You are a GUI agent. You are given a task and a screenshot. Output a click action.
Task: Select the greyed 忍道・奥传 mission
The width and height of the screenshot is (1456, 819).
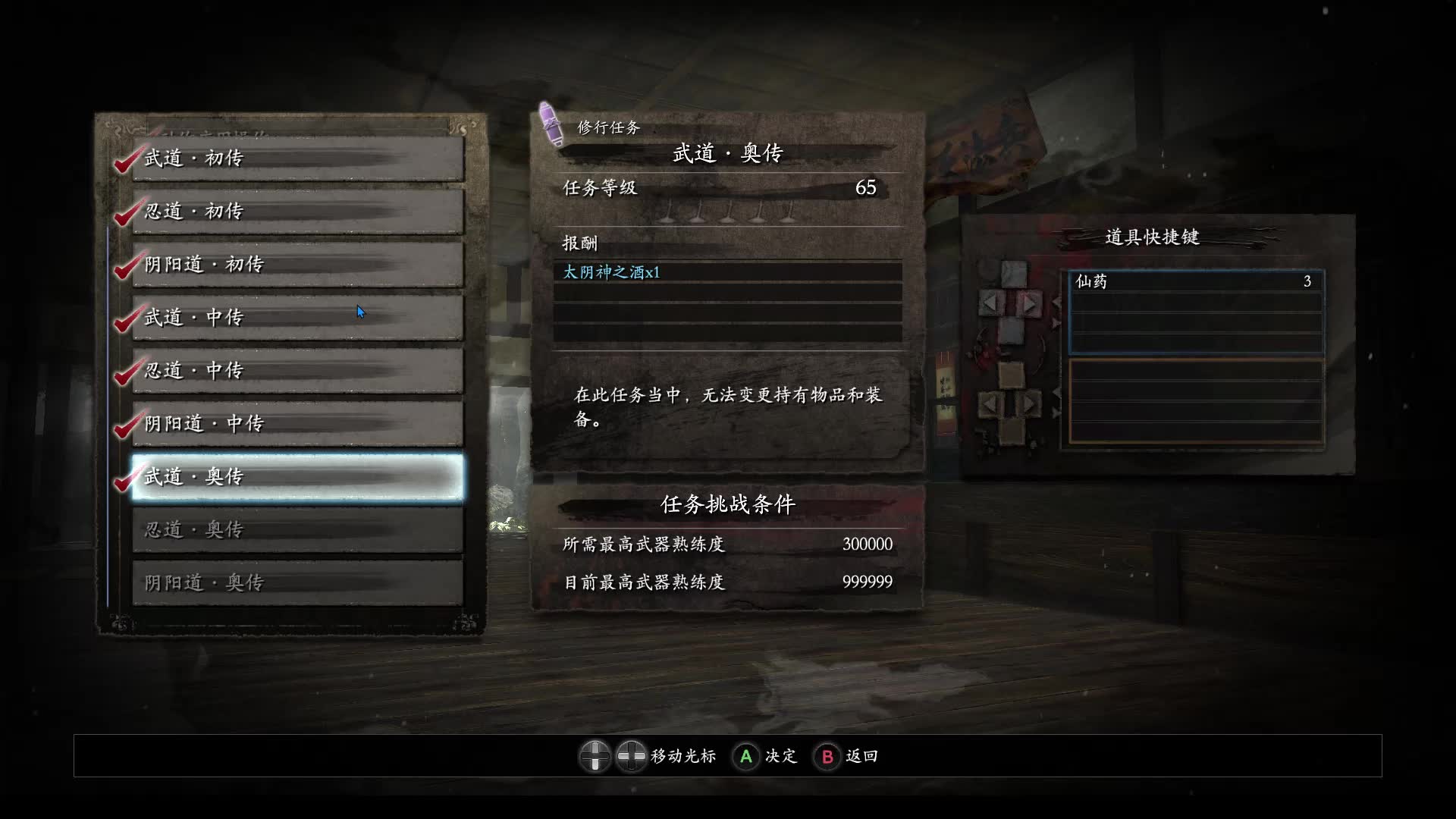297,530
